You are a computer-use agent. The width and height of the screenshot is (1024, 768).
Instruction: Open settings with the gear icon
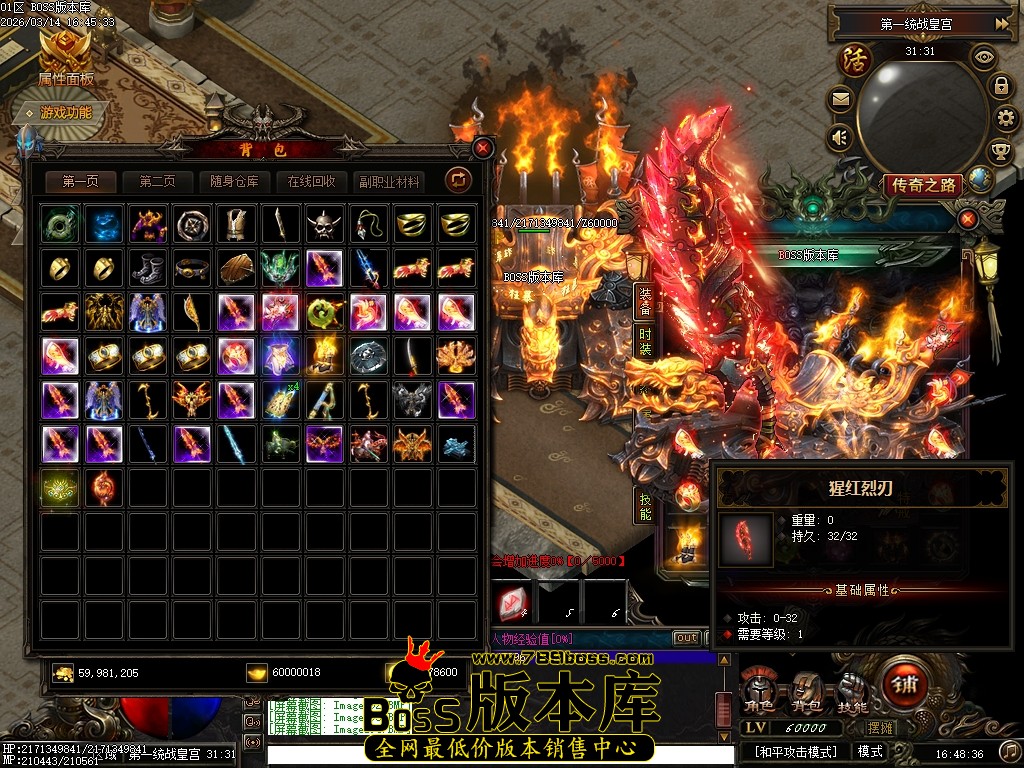pos(1006,119)
